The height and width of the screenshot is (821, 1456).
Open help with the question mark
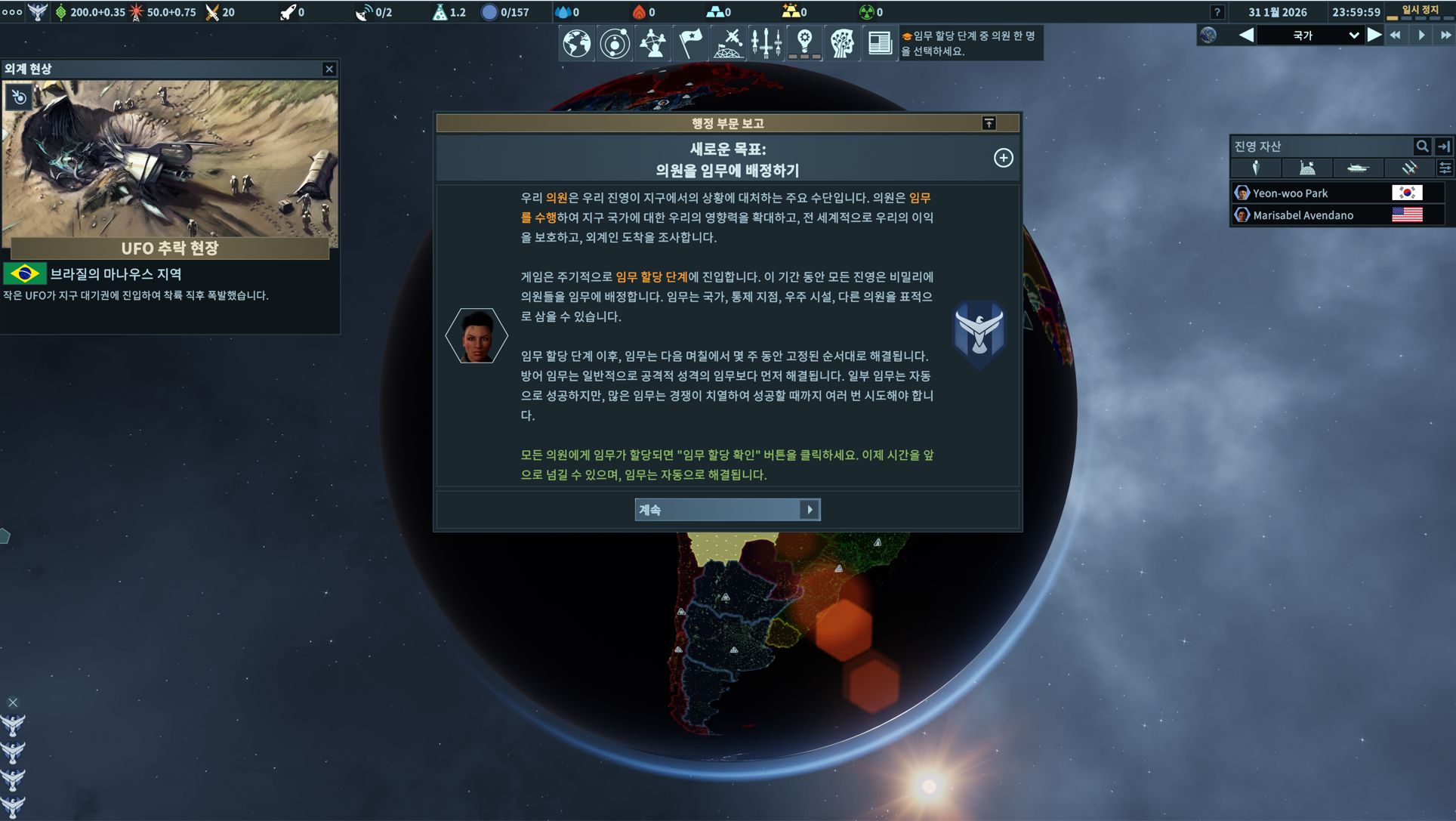click(x=1217, y=12)
